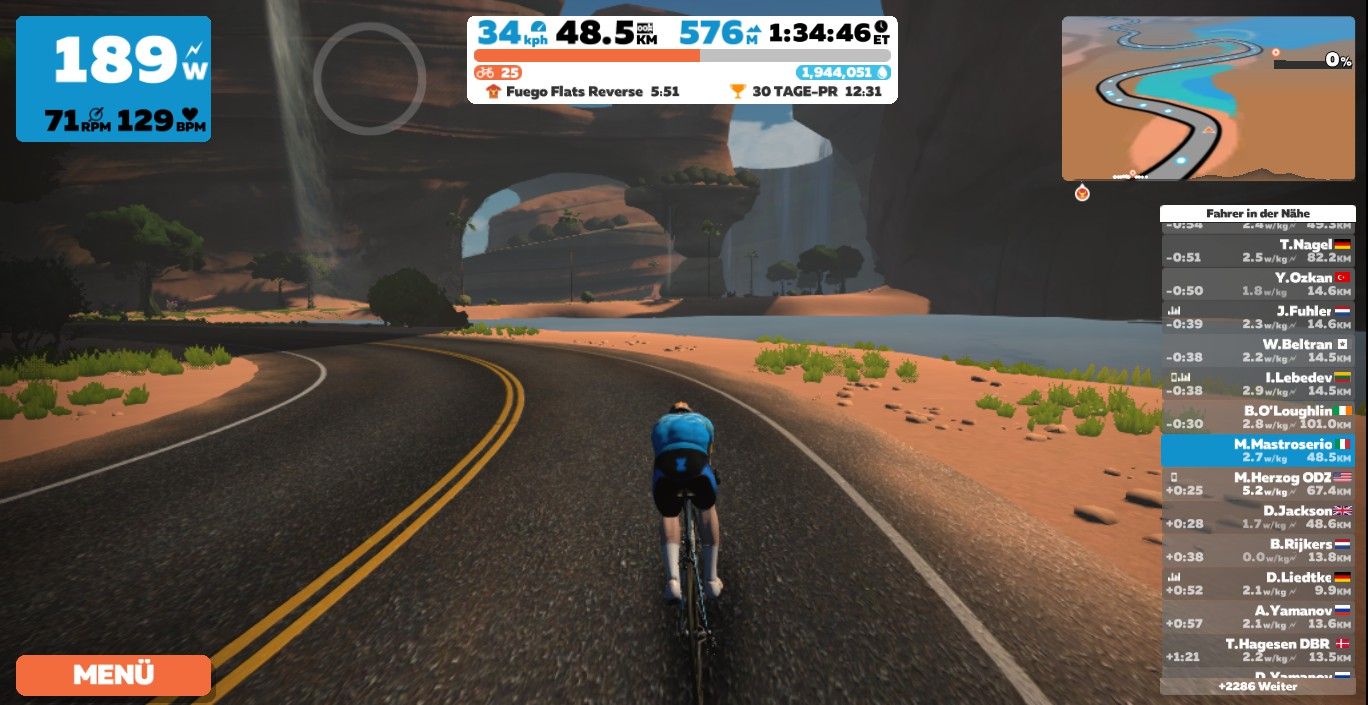
Task: Select highlighted M.Mastroserio rider row
Action: click(x=1257, y=450)
